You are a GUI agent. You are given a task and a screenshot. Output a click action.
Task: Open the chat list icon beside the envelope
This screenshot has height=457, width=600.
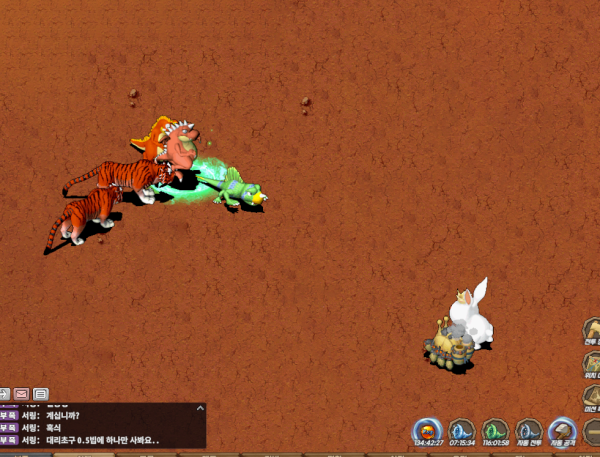pos(41,393)
